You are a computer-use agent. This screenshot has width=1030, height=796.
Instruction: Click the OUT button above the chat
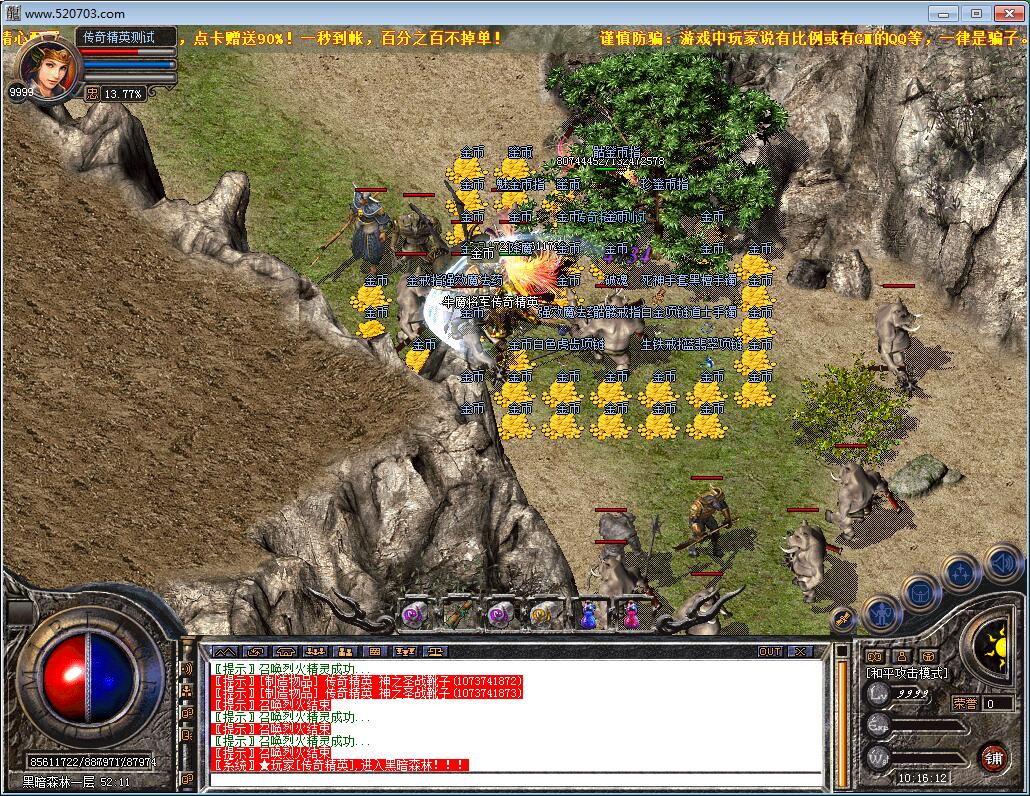pyautogui.click(x=769, y=651)
